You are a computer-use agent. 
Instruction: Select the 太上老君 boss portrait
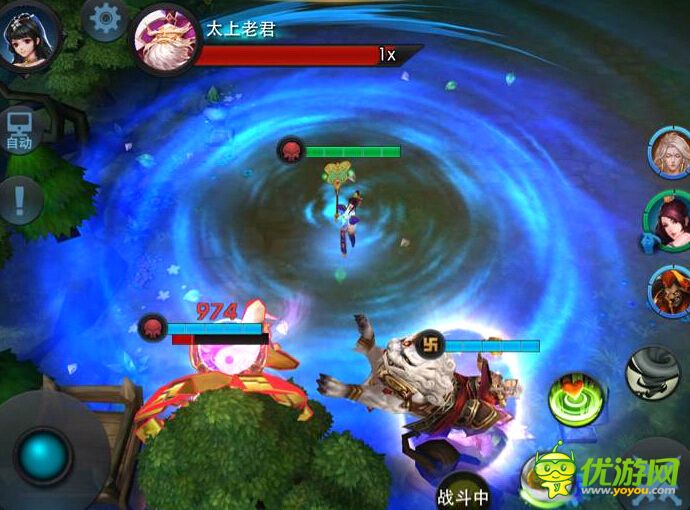click(165, 38)
